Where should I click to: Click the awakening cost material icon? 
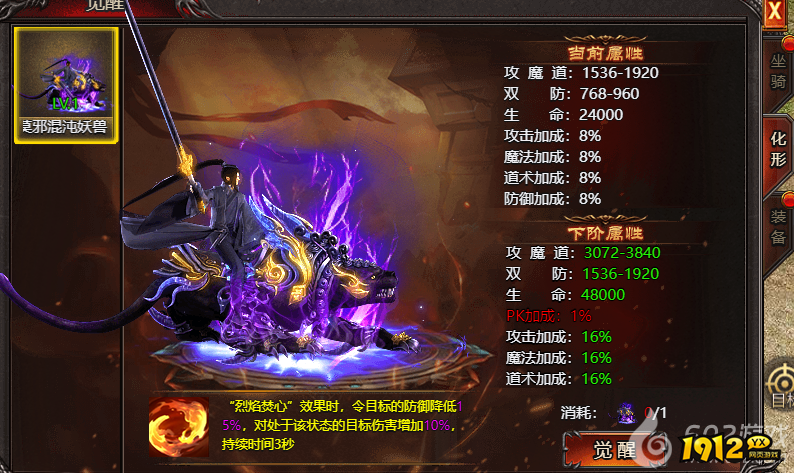coord(627,410)
